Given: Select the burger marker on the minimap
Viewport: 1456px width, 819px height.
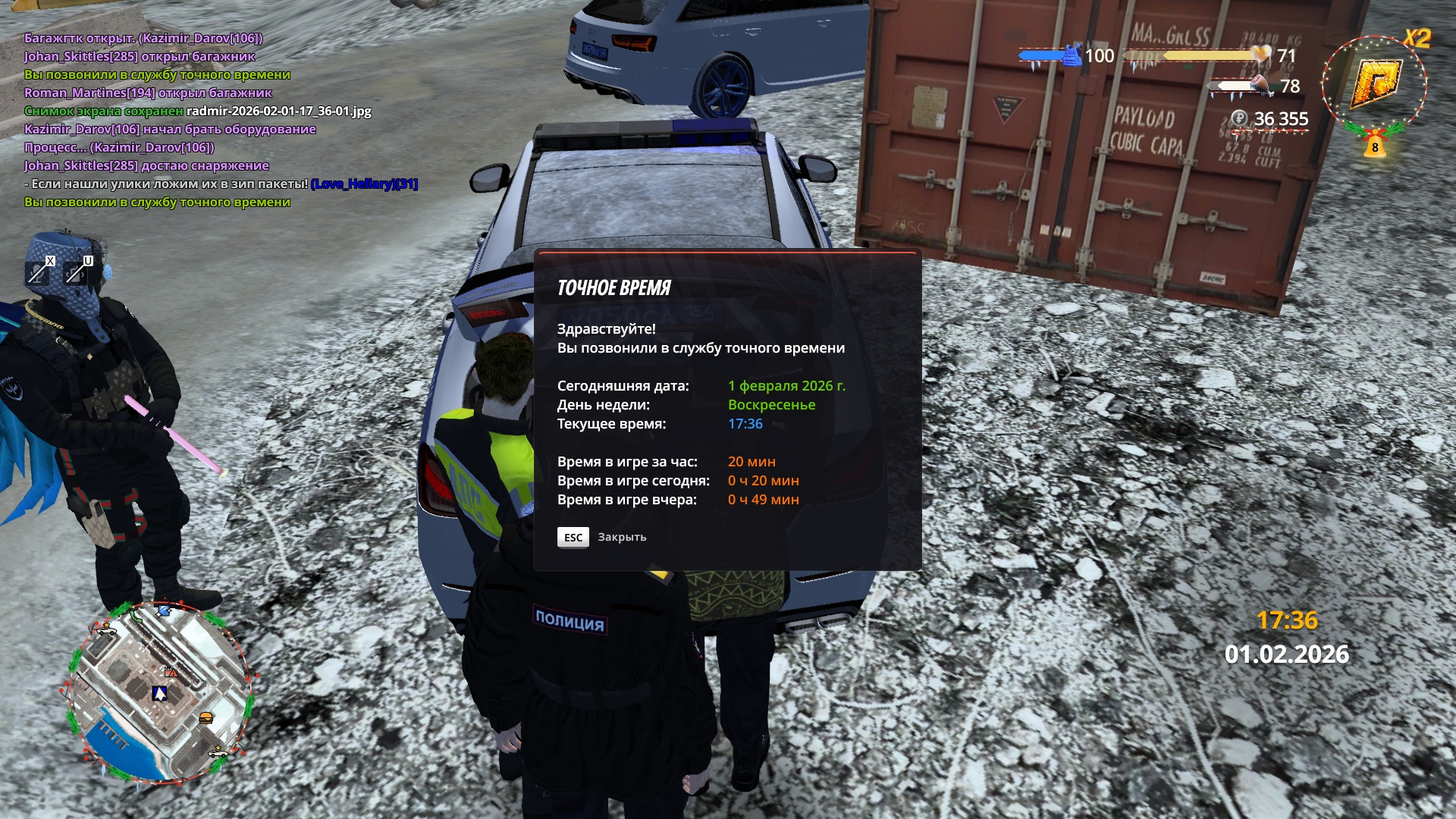Looking at the screenshot, I should [x=206, y=717].
